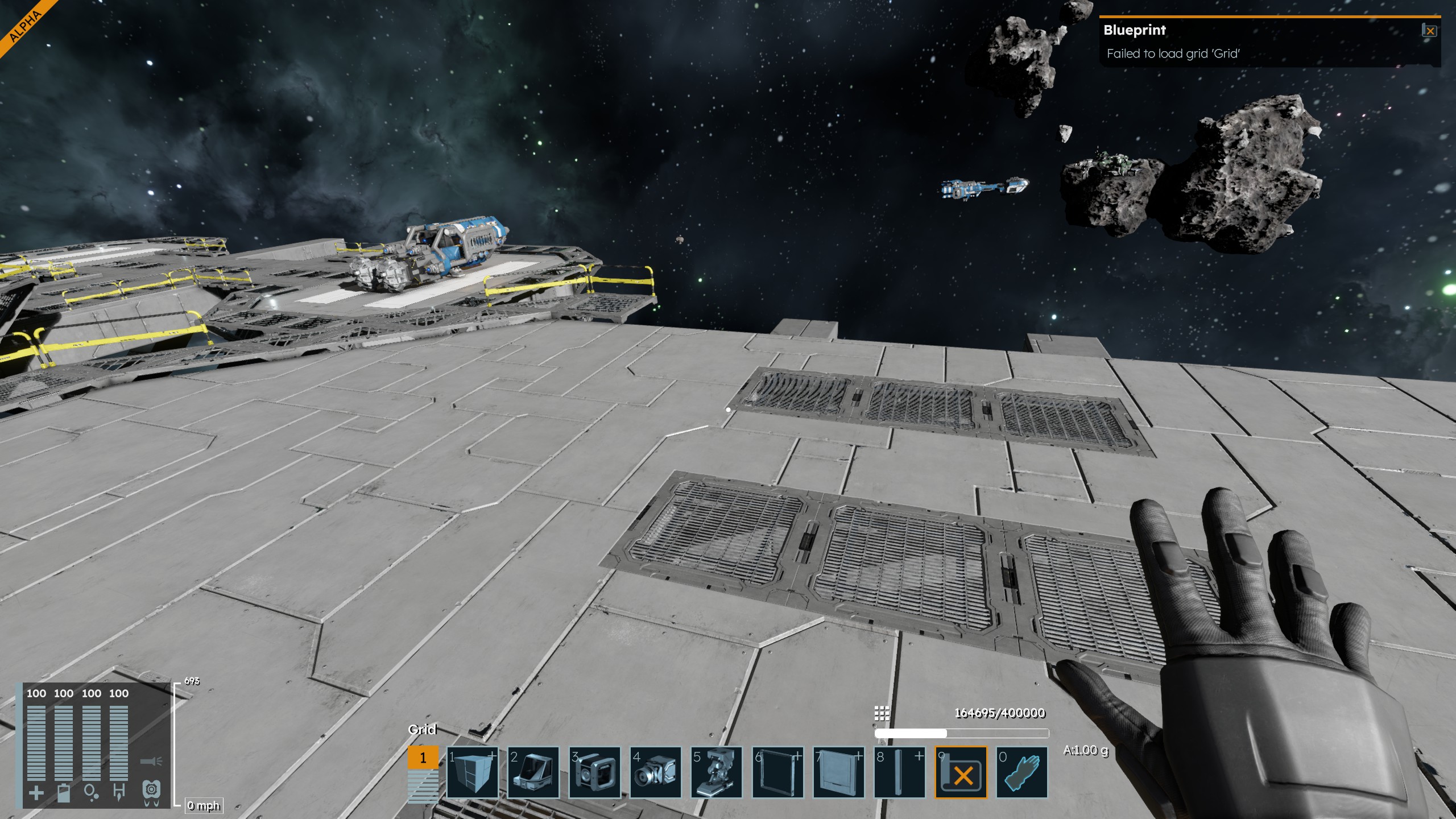The height and width of the screenshot is (819, 1456).
Task: Pick the thin pillar block in slot 8
Action: [x=900, y=772]
